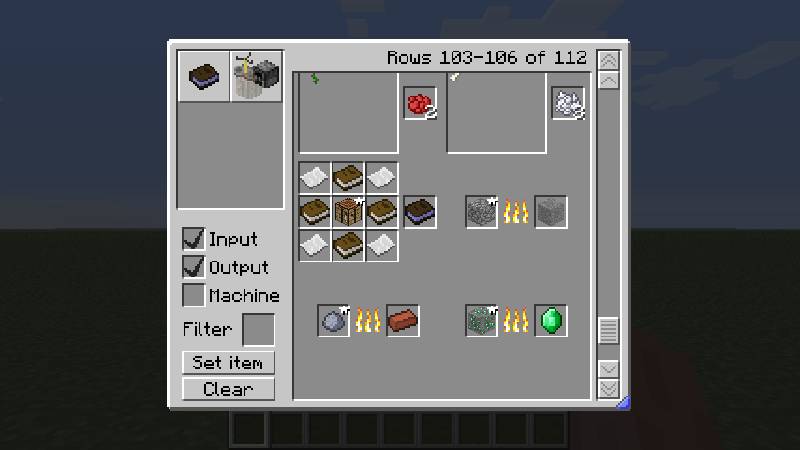This screenshot has height=450, width=800.
Task: Choose the brick smelting result
Action: [x=402, y=320]
